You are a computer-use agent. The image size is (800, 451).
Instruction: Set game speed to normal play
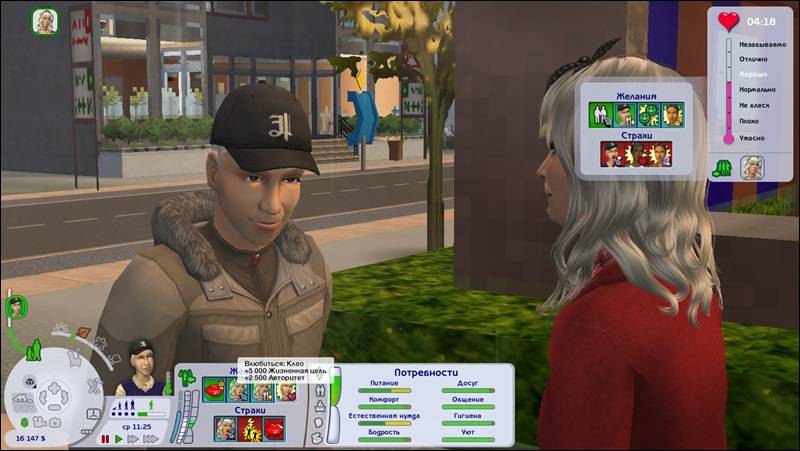coord(119,439)
